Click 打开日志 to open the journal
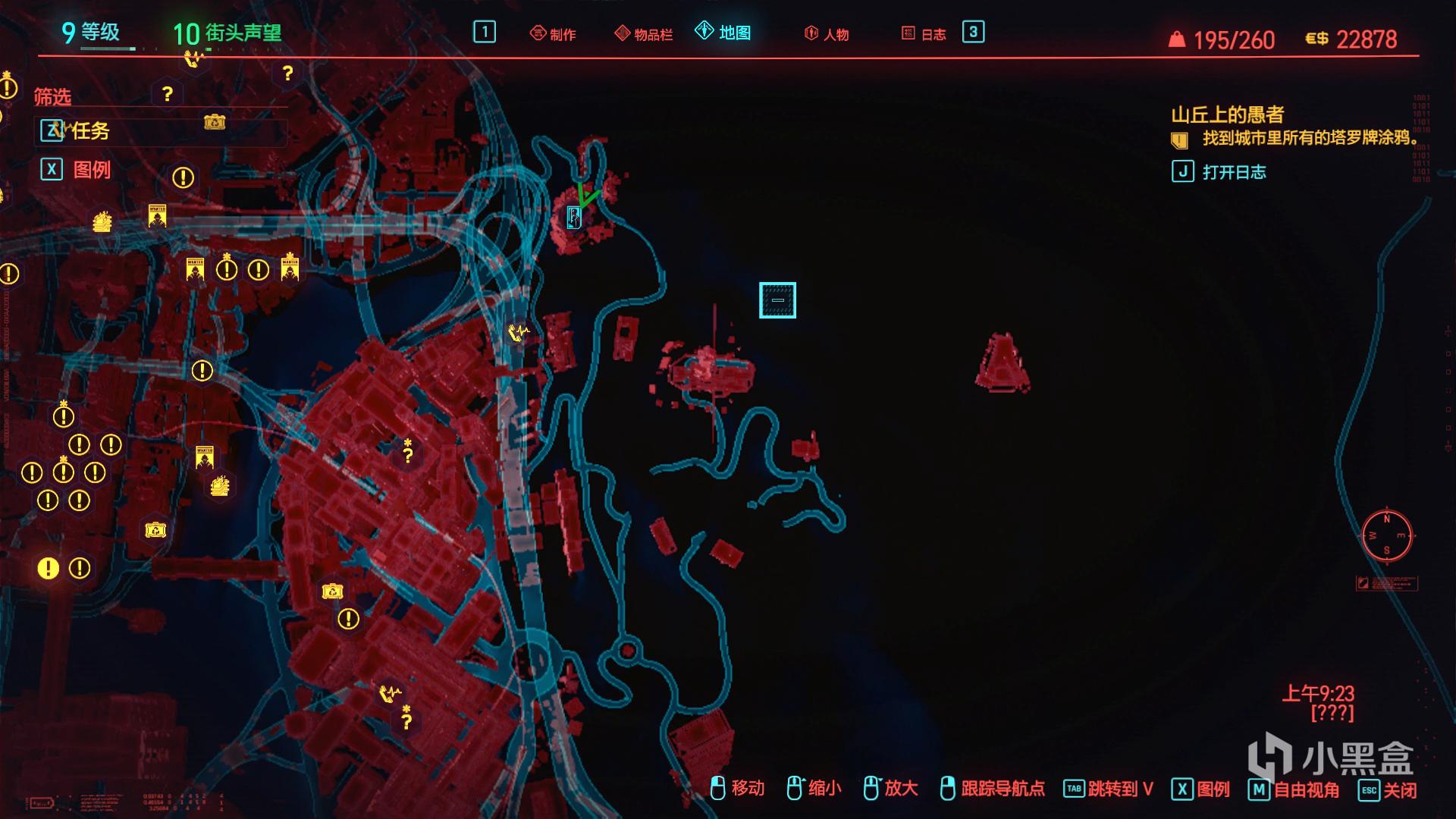Image resolution: width=1456 pixels, height=819 pixels. click(x=1219, y=172)
